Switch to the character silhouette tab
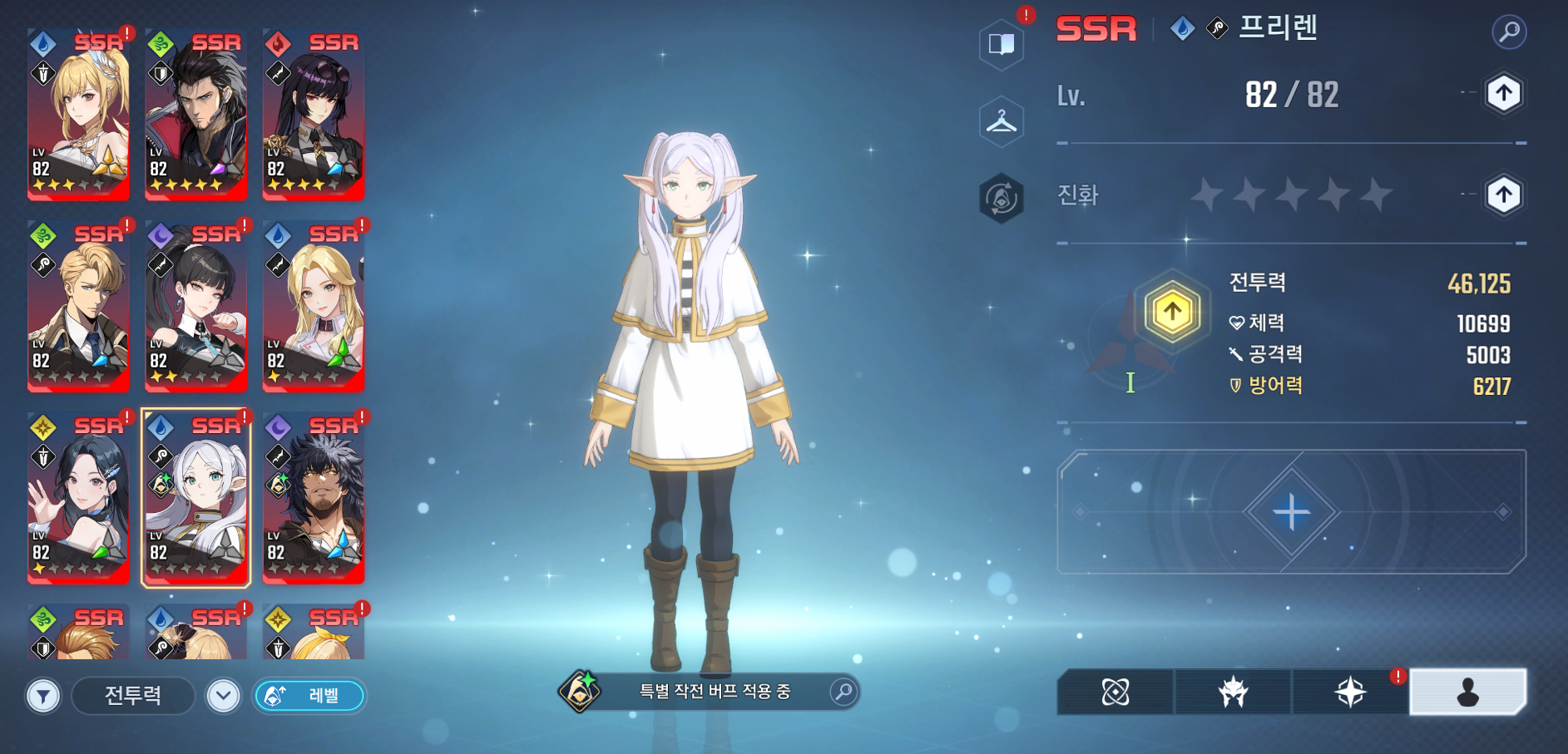The image size is (1568, 754). coord(1467,692)
